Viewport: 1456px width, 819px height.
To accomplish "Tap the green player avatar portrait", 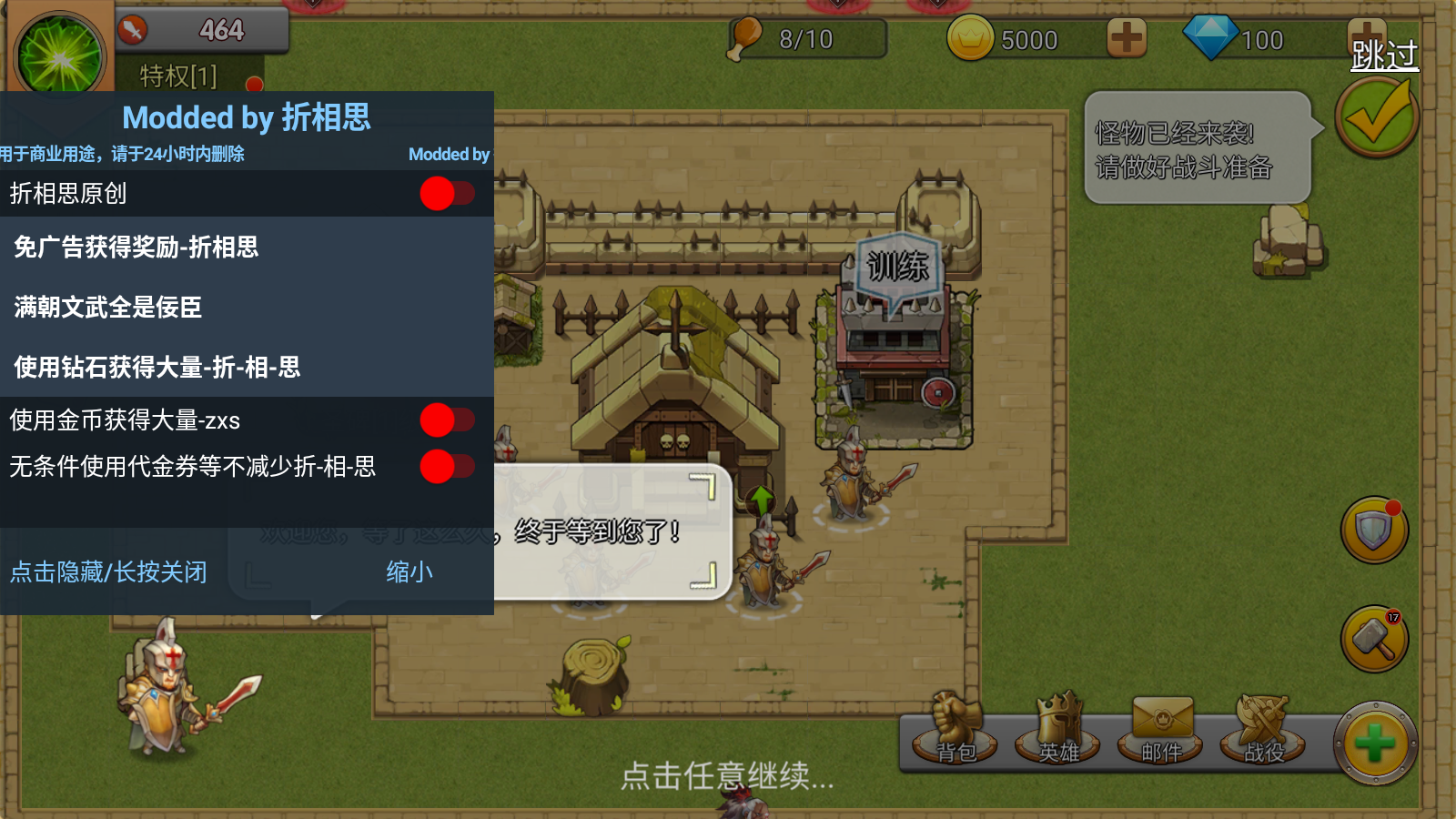I will pyautogui.click(x=61, y=56).
